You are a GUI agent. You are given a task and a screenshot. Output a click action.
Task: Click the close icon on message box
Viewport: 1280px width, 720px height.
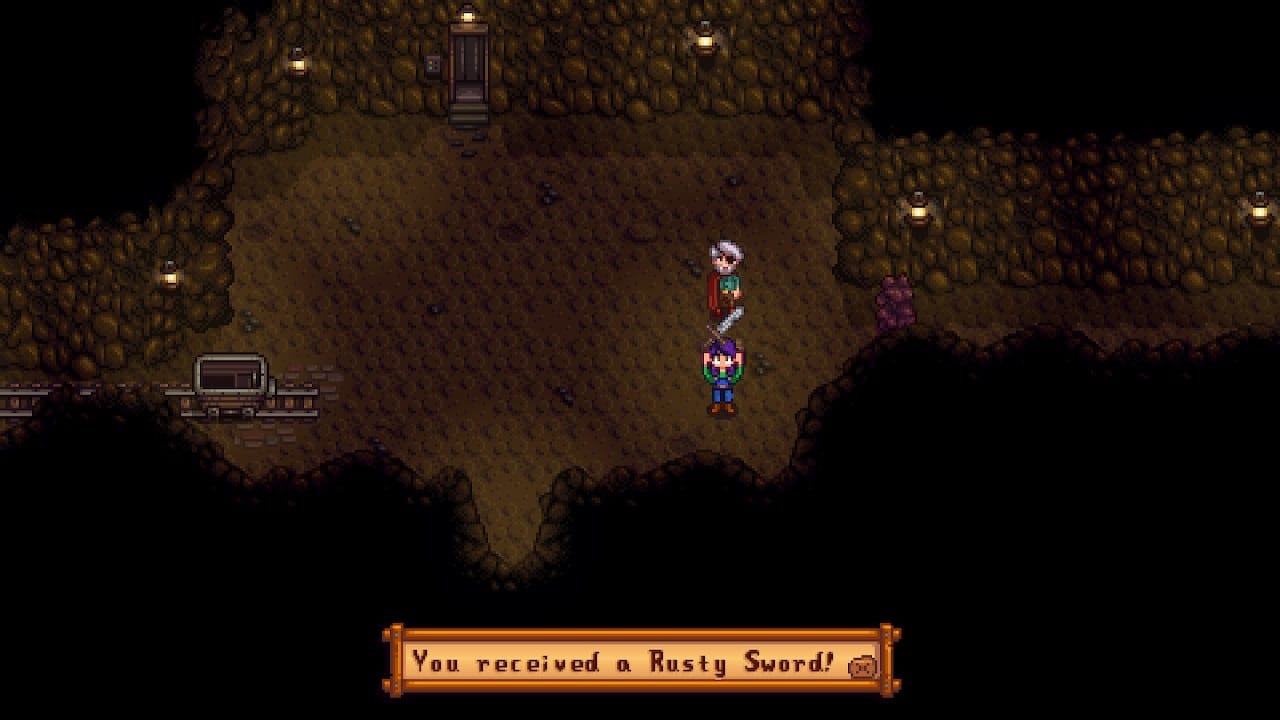coord(862,666)
